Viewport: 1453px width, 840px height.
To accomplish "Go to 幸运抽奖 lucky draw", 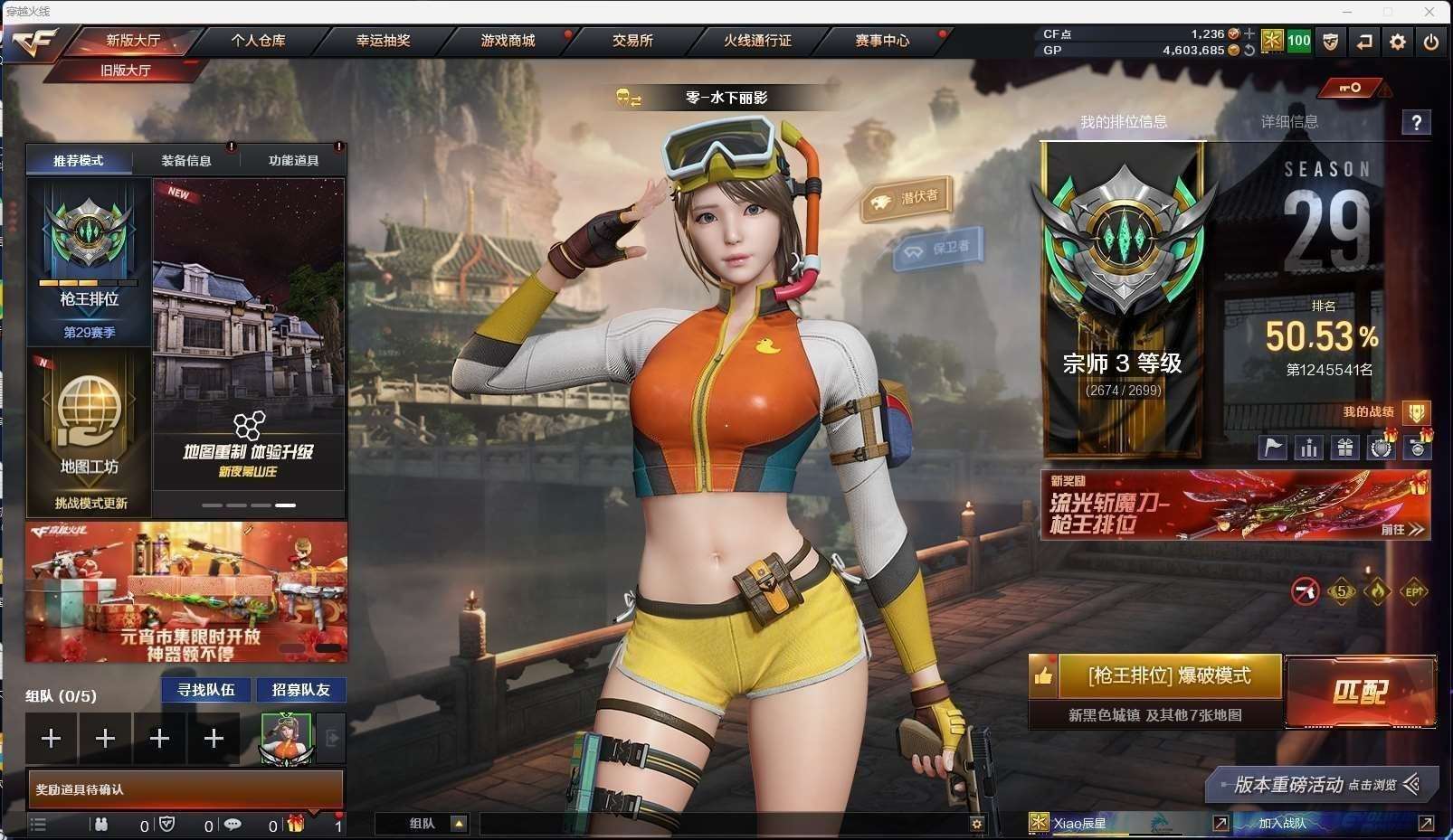I will [383, 41].
